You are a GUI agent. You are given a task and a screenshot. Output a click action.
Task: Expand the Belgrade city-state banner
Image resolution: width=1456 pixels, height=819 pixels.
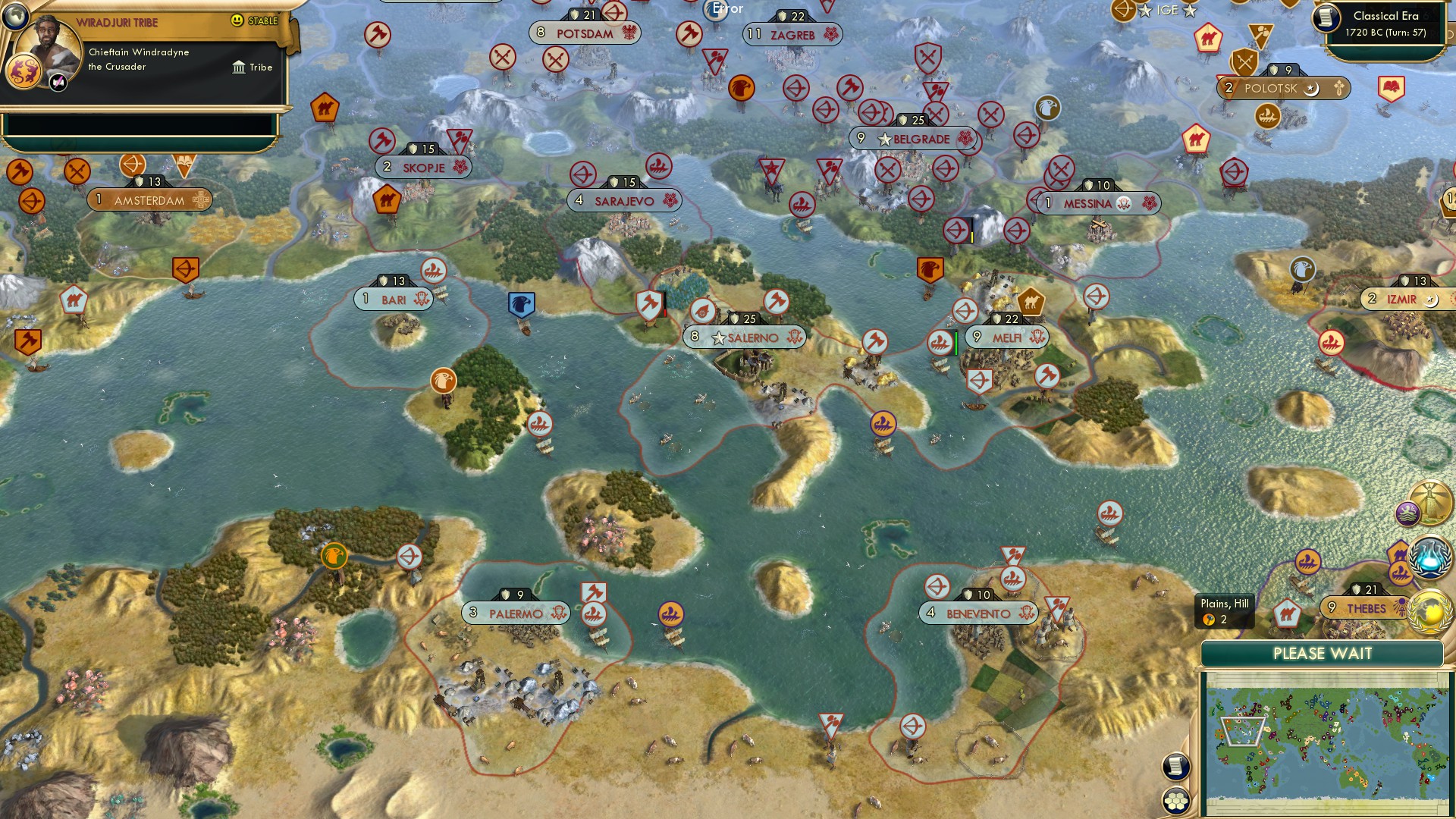(x=914, y=139)
